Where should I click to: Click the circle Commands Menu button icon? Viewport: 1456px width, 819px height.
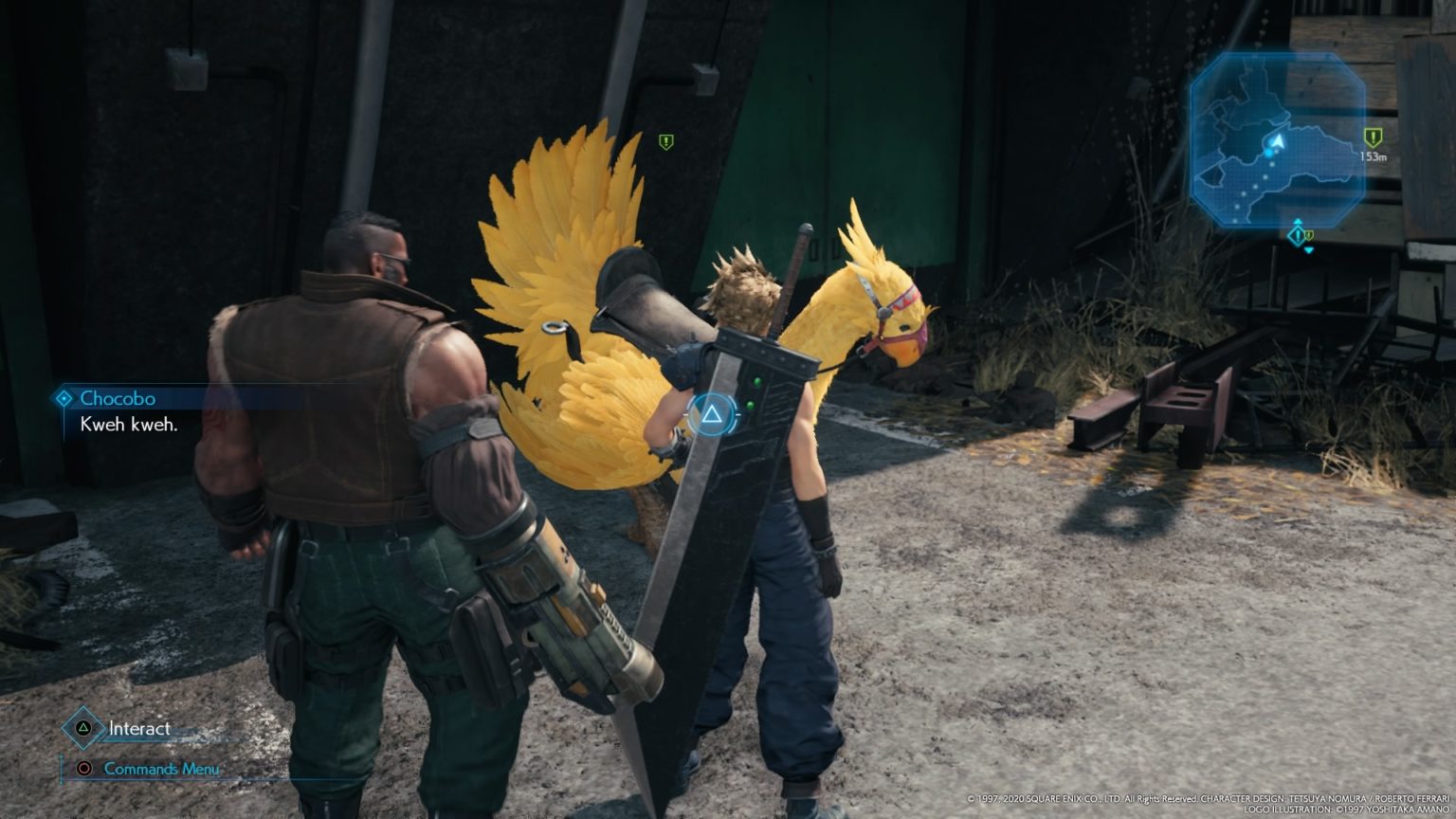click(x=82, y=769)
